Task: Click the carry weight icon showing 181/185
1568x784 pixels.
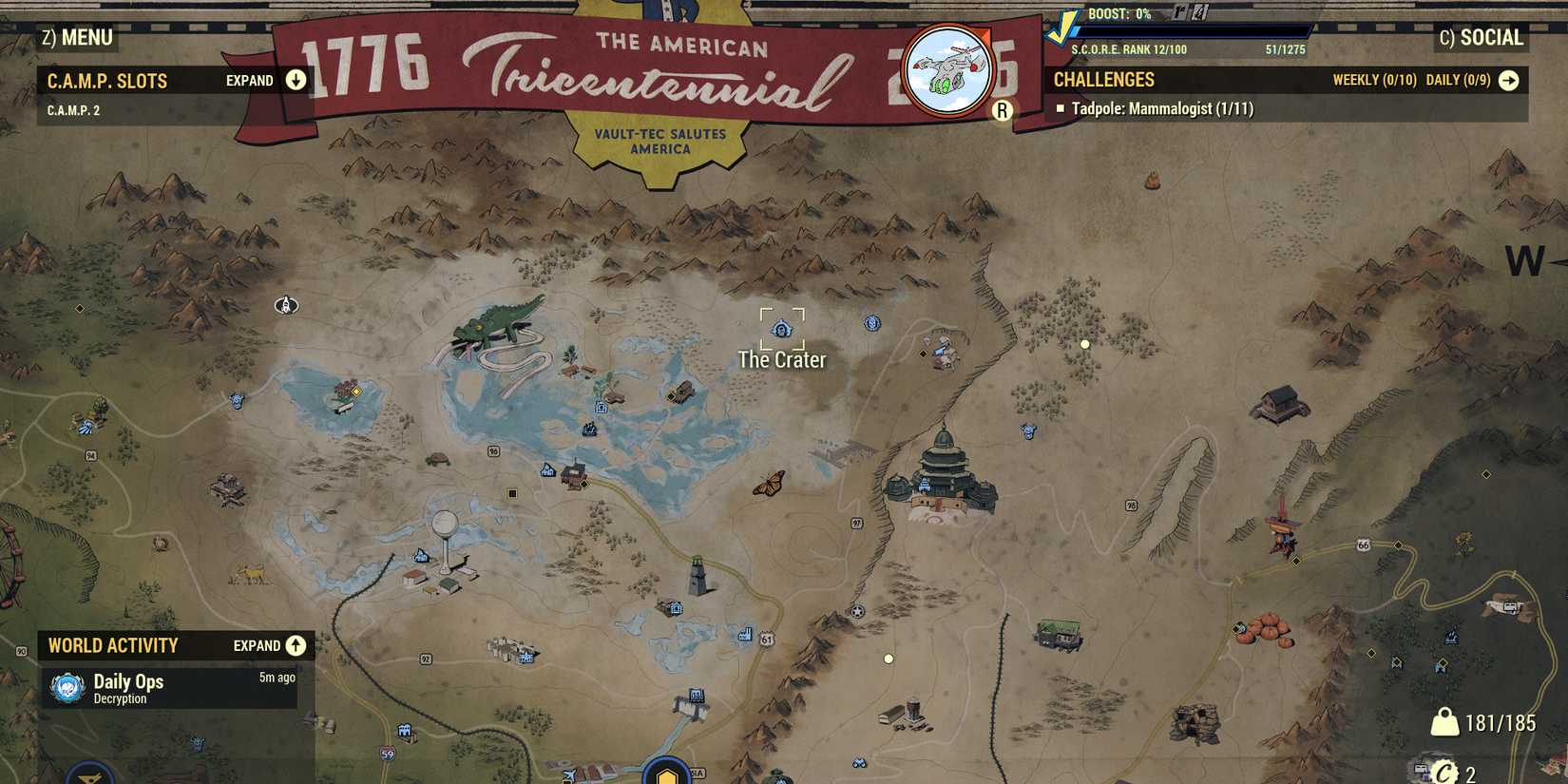Action: [1447, 722]
